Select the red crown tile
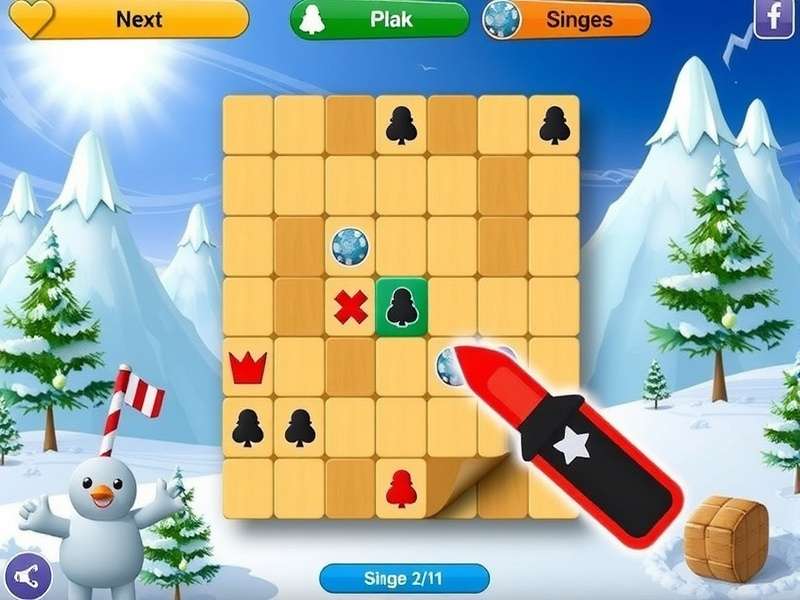The height and width of the screenshot is (600, 800). pyautogui.click(x=247, y=367)
